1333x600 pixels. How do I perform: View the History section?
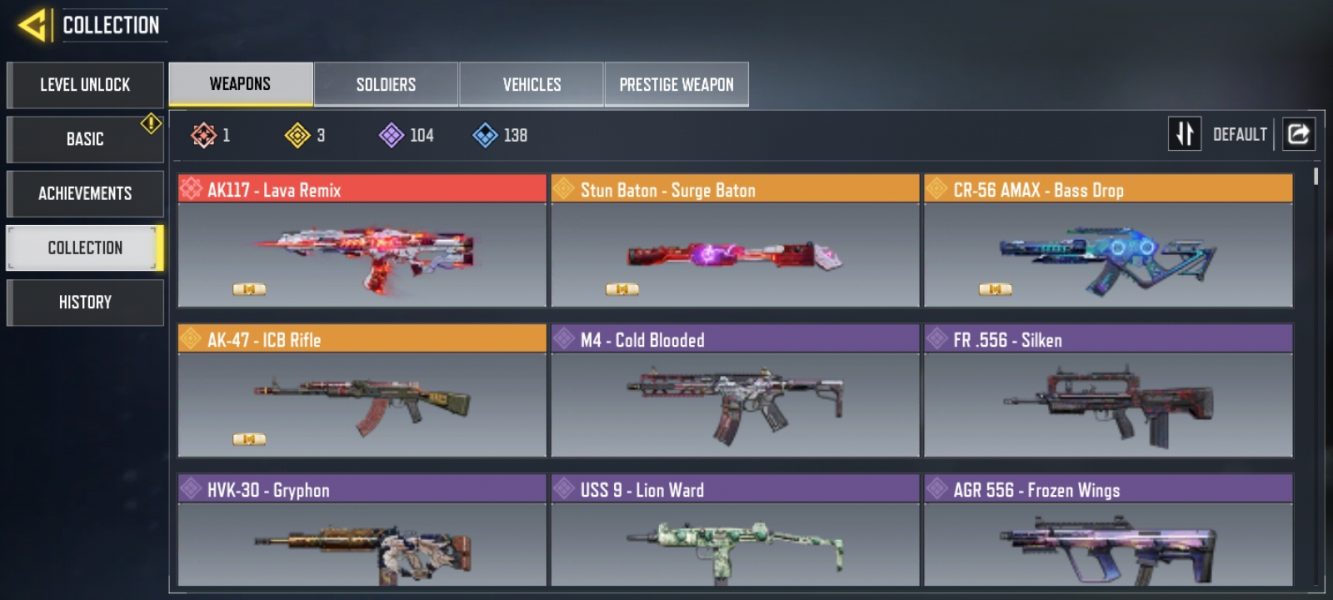pos(85,302)
